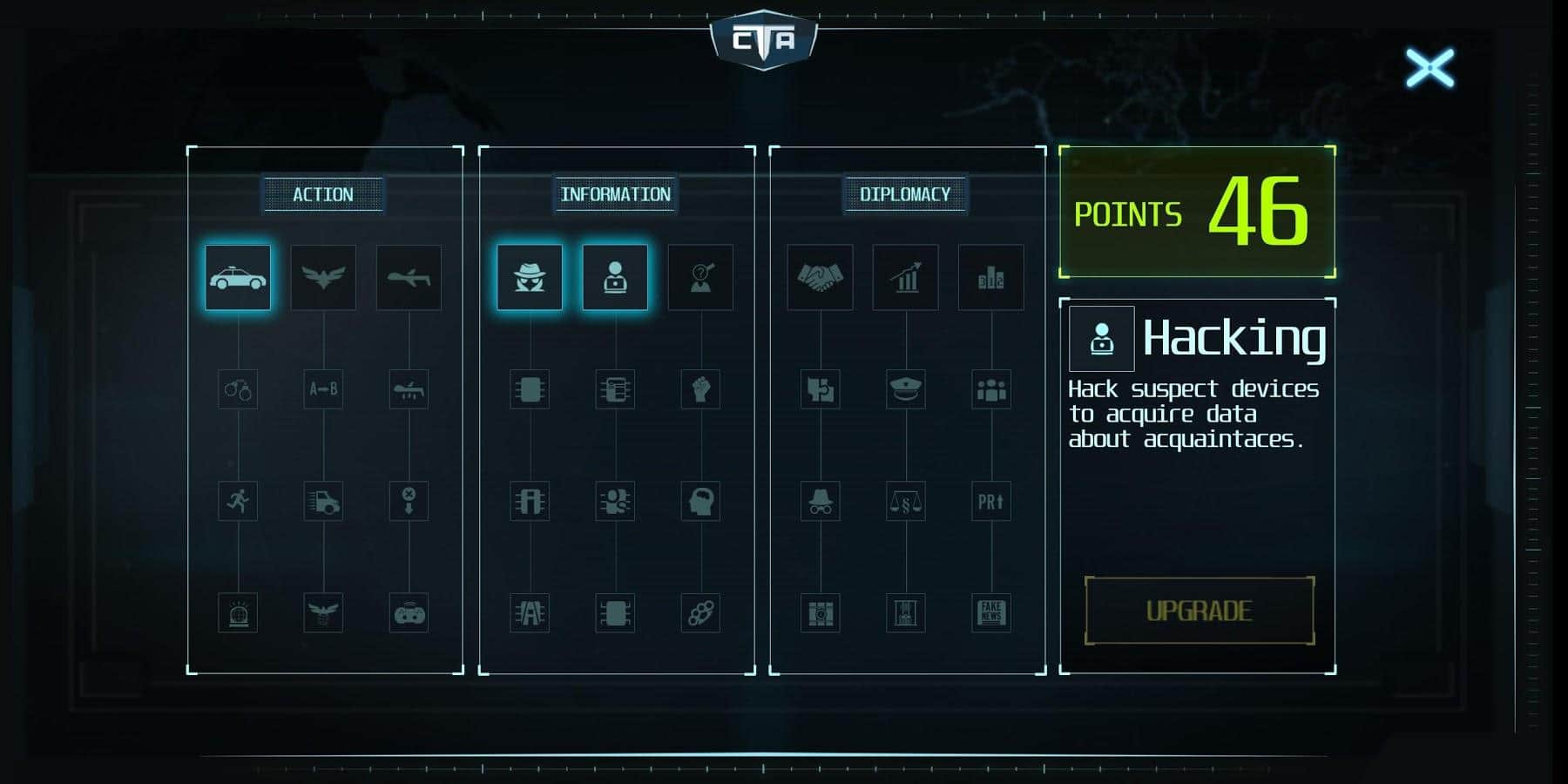Select the puzzle pieces skill
This screenshot has width=1568, height=784.
coord(820,389)
